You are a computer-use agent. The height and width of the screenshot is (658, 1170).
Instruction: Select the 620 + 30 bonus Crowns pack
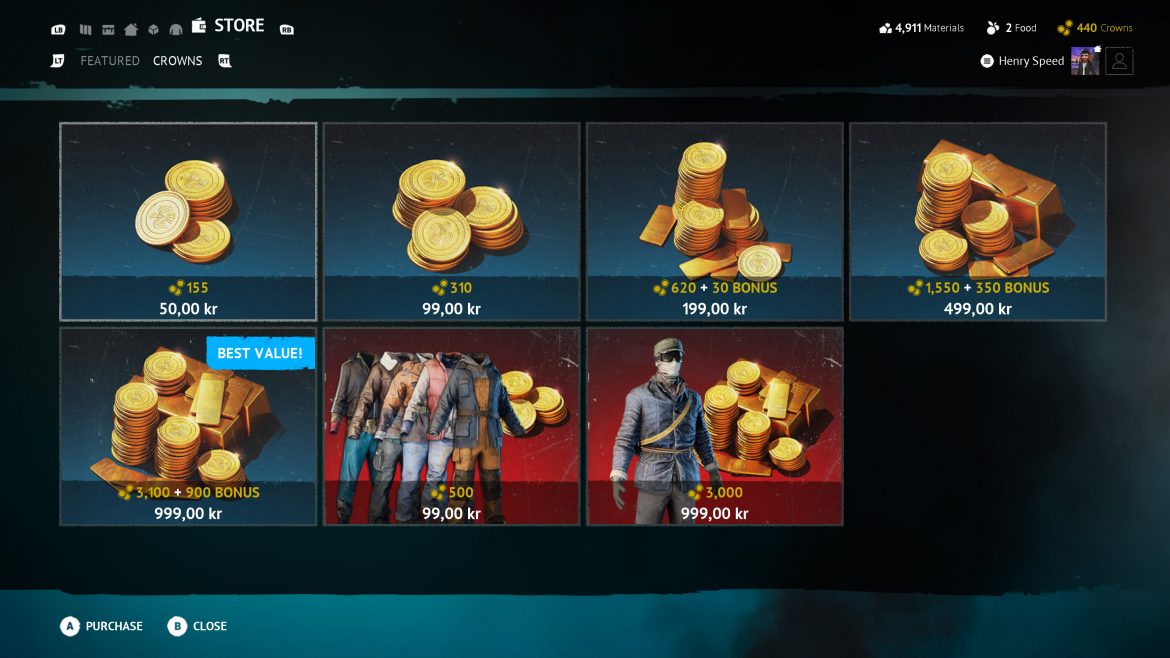714,221
